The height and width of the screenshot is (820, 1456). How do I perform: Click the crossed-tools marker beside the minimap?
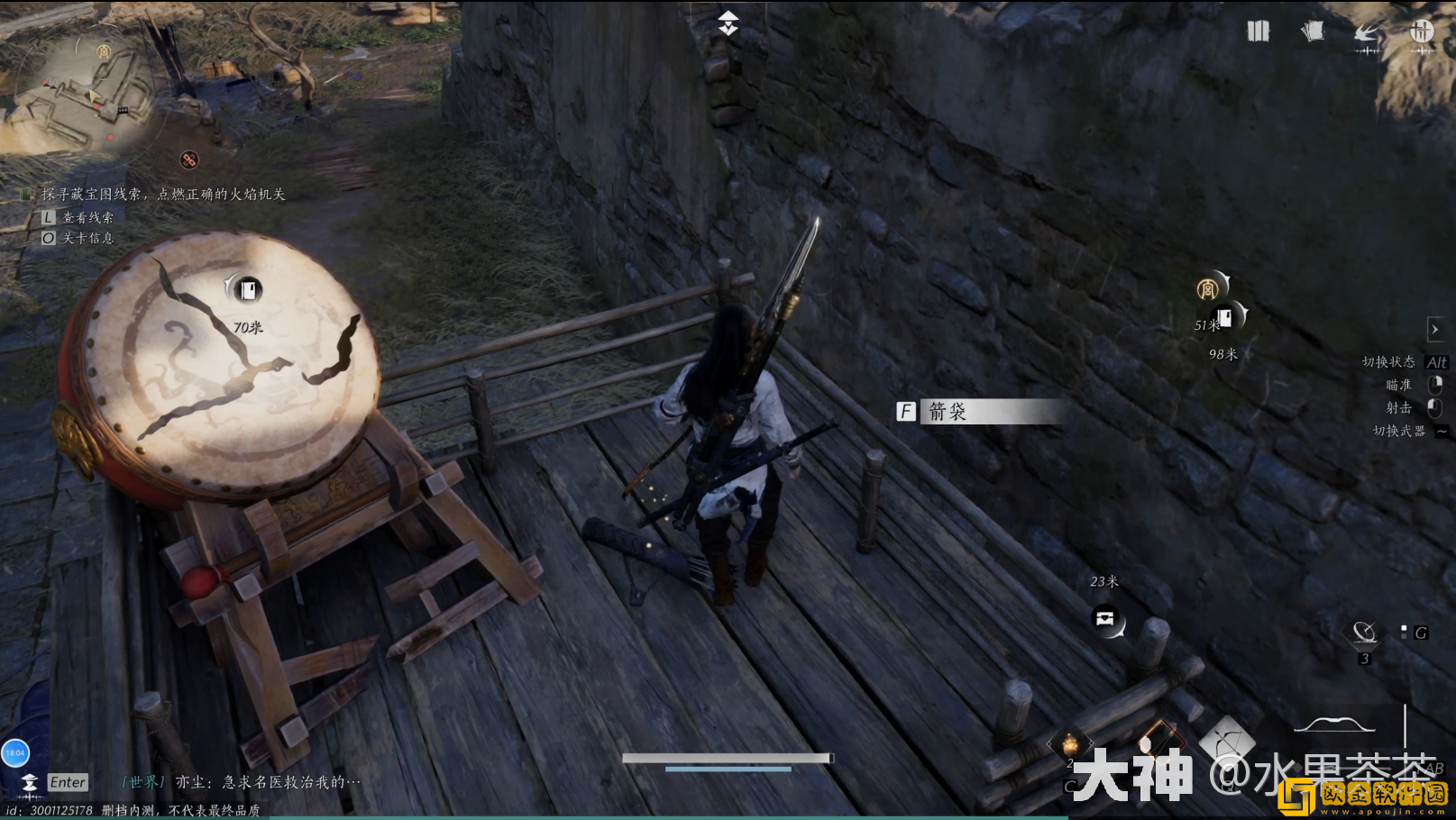[x=189, y=160]
